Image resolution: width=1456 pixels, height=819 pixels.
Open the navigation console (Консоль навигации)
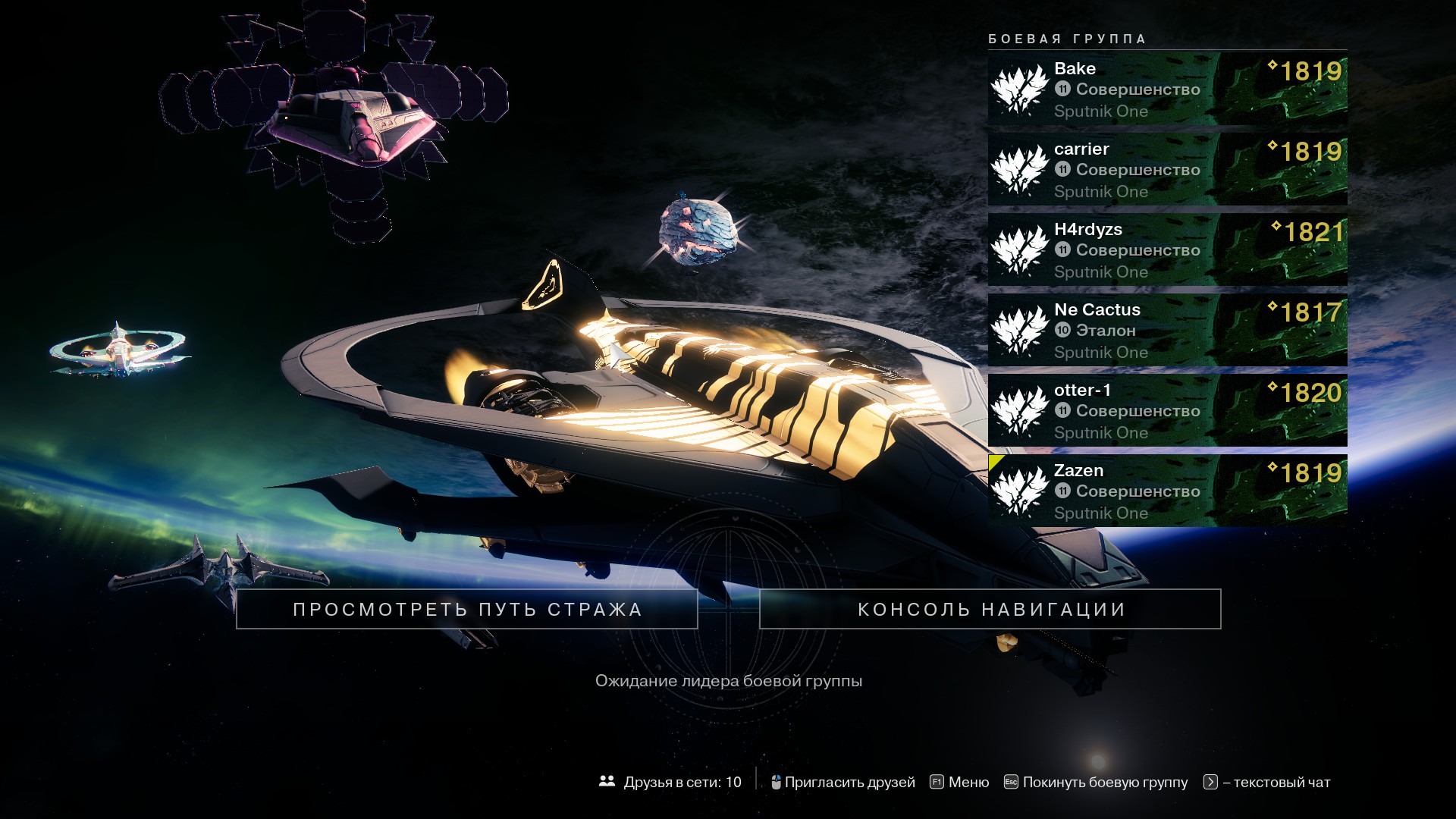(990, 609)
